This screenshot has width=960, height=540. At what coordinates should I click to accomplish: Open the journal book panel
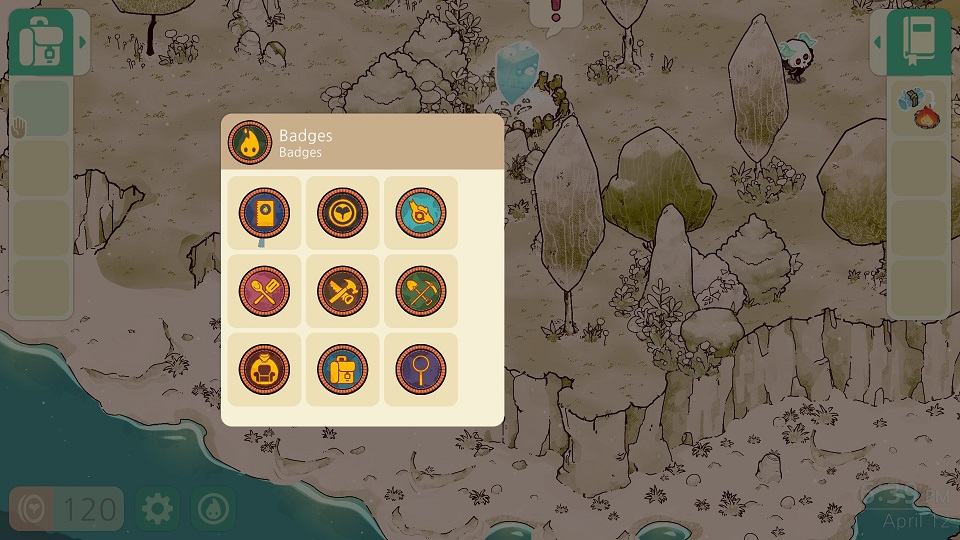point(918,42)
